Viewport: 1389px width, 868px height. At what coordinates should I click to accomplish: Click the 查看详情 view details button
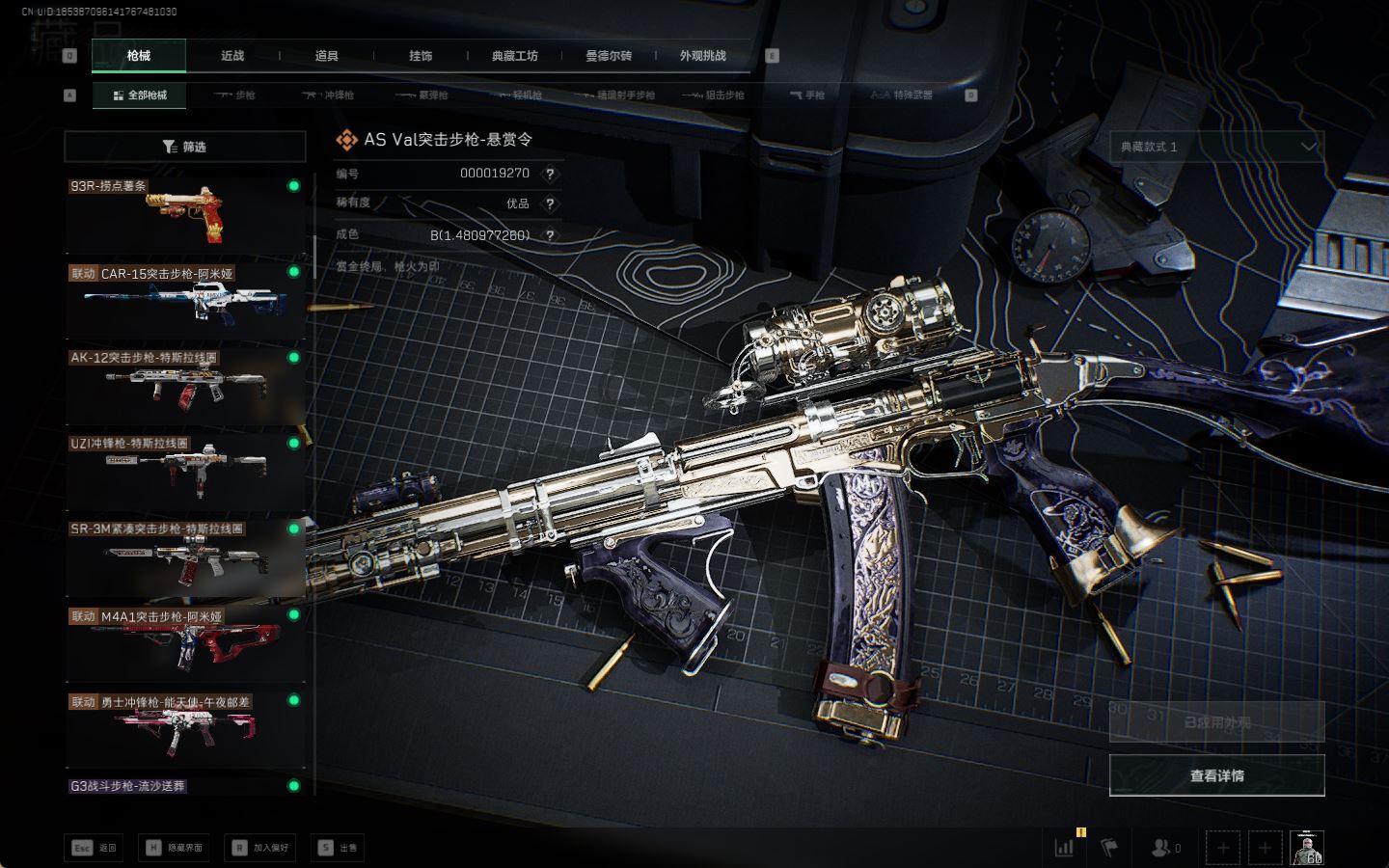coord(1216,775)
